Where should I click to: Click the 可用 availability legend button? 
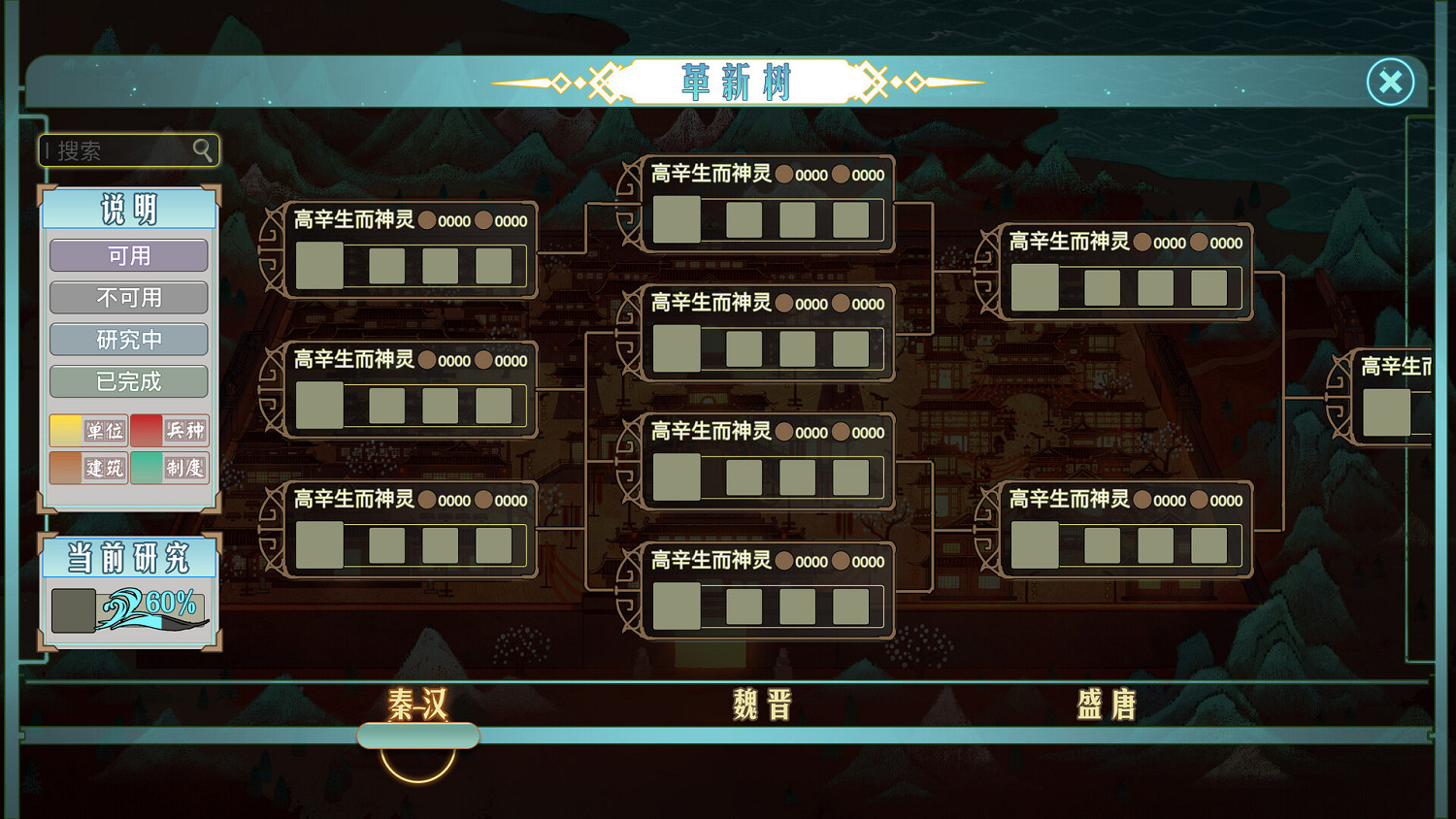tap(128, 255)
